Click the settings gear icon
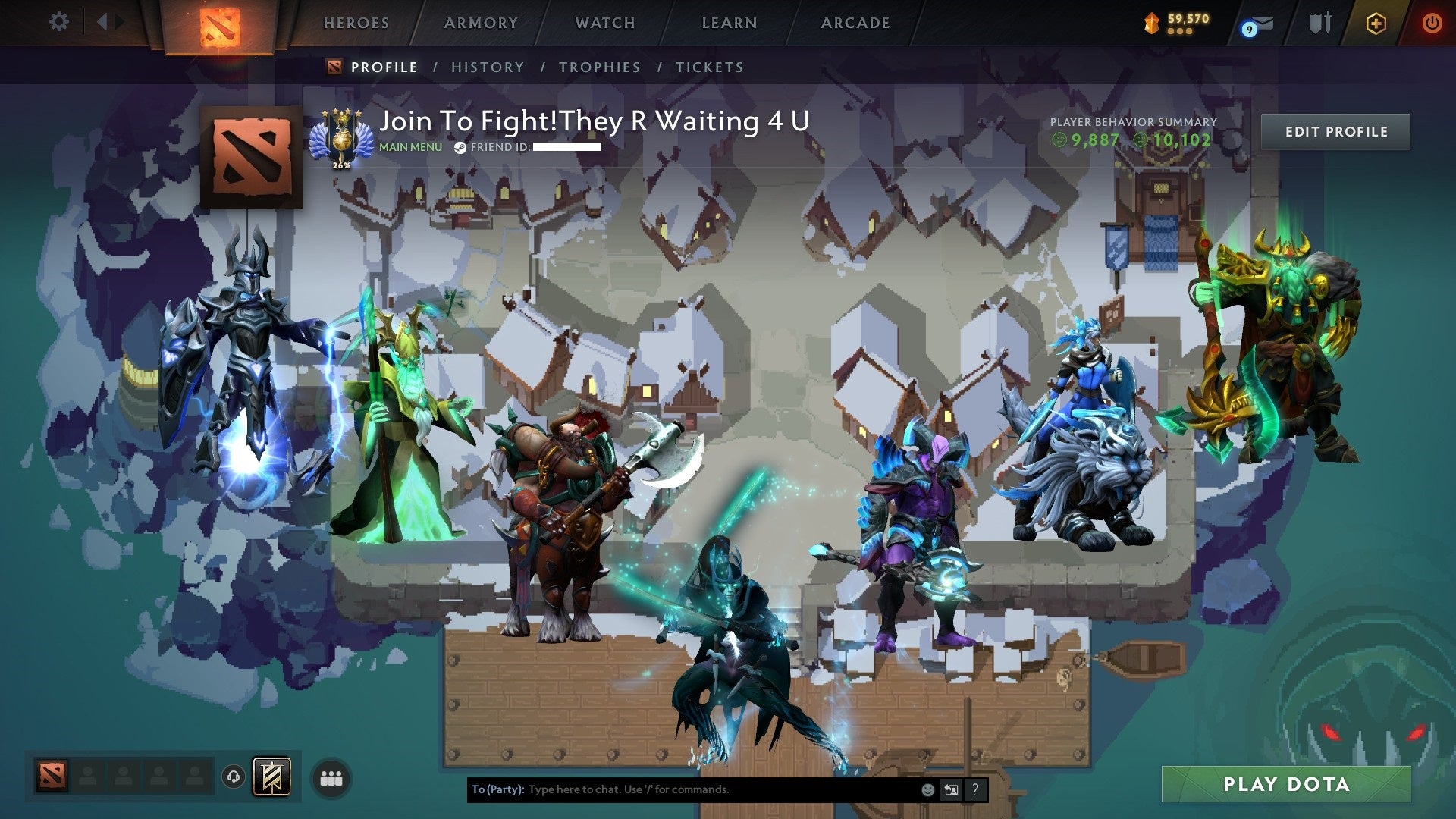Viewport: 1456px width, 819px height. coord(59,21)
